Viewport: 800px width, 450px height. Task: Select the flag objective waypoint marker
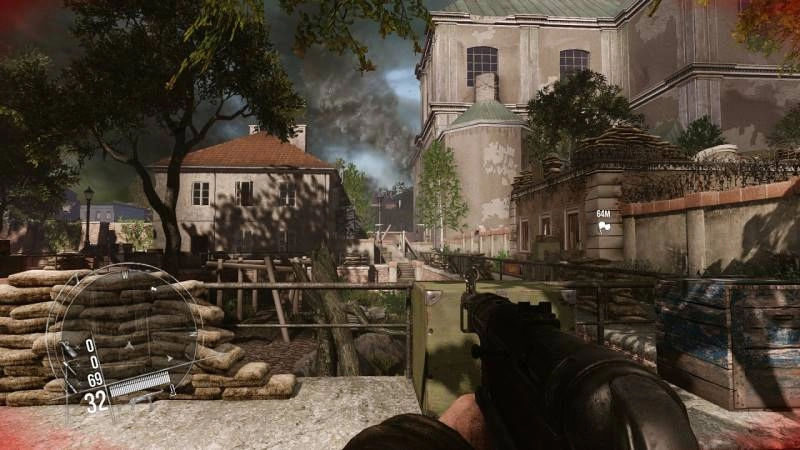[603, 227]
